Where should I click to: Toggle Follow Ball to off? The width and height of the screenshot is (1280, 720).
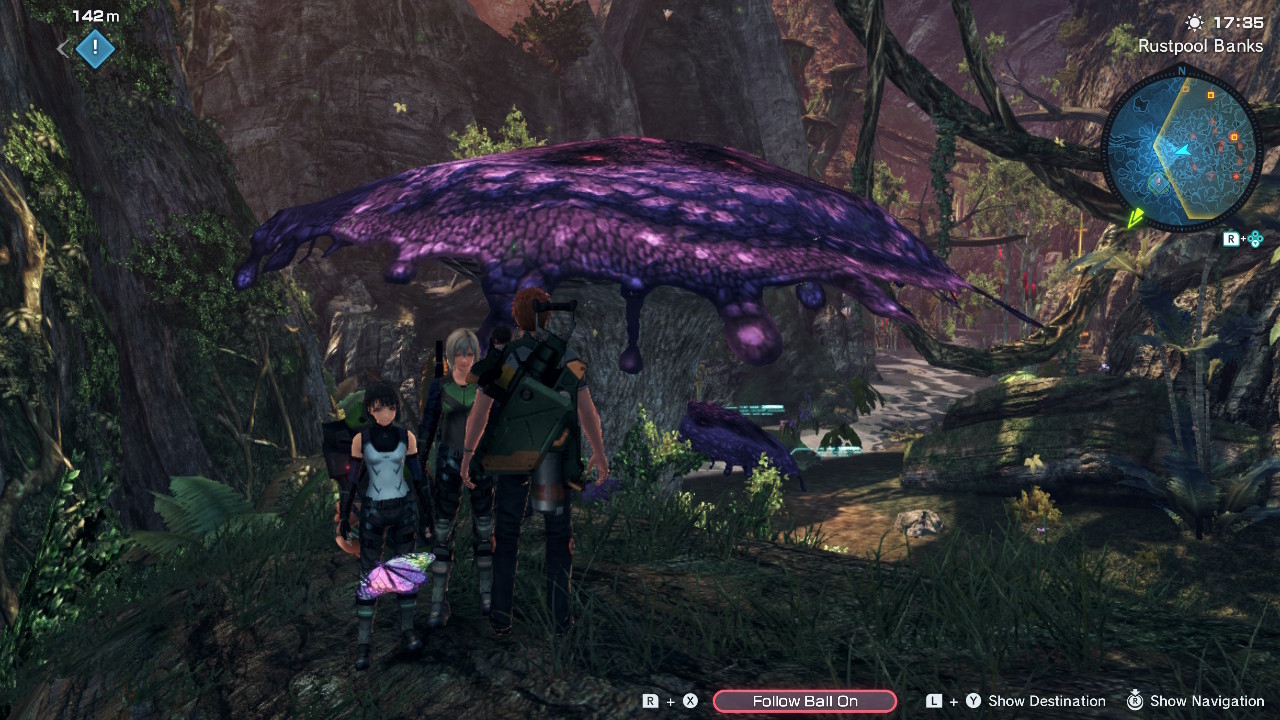click(805, 700)
